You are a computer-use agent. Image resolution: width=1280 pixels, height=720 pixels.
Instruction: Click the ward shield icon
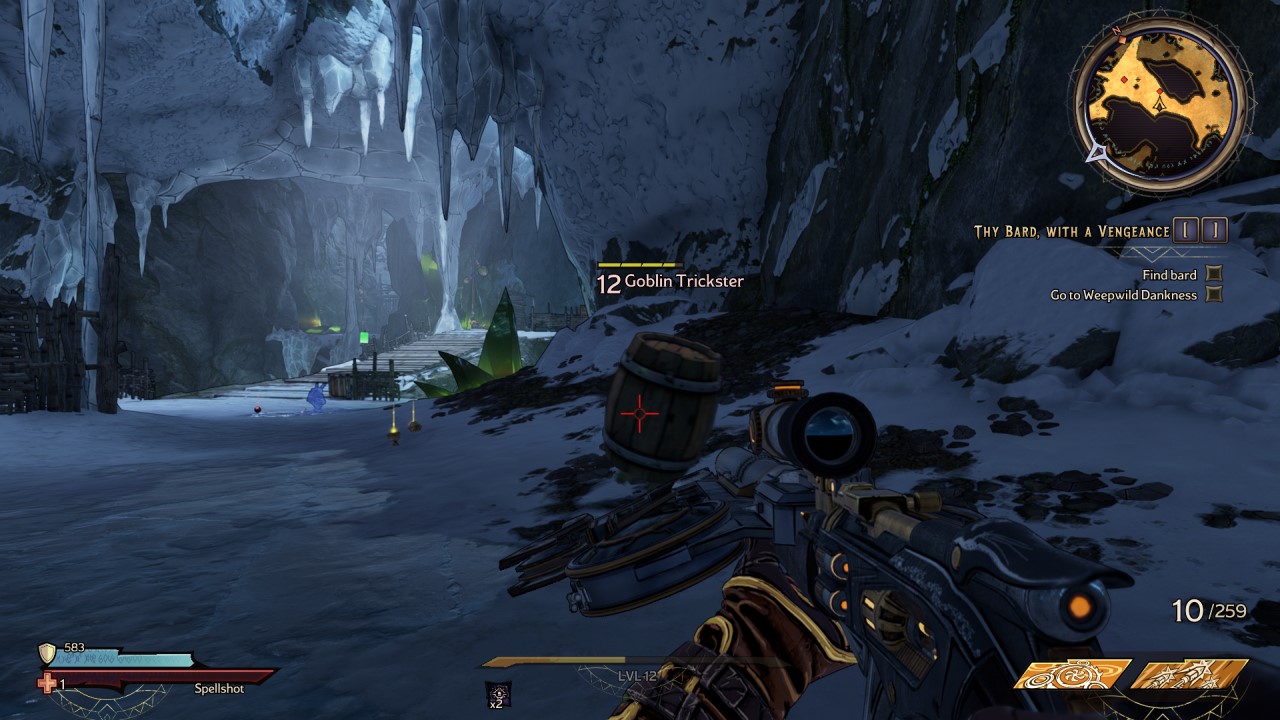(46, 654)
